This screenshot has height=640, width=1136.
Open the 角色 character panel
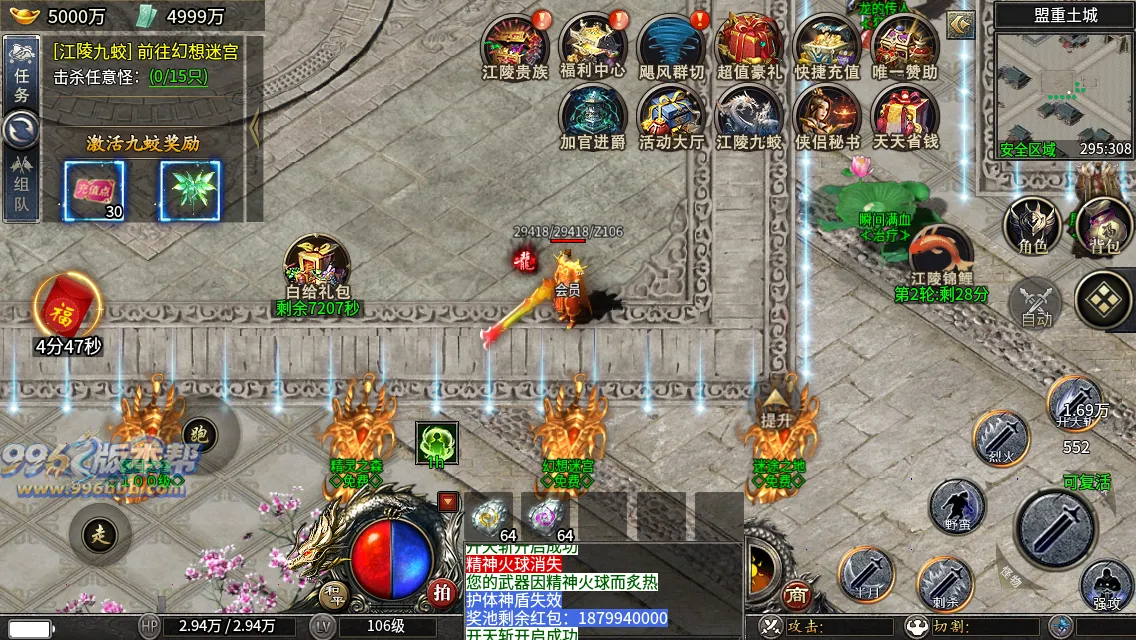1032,226
